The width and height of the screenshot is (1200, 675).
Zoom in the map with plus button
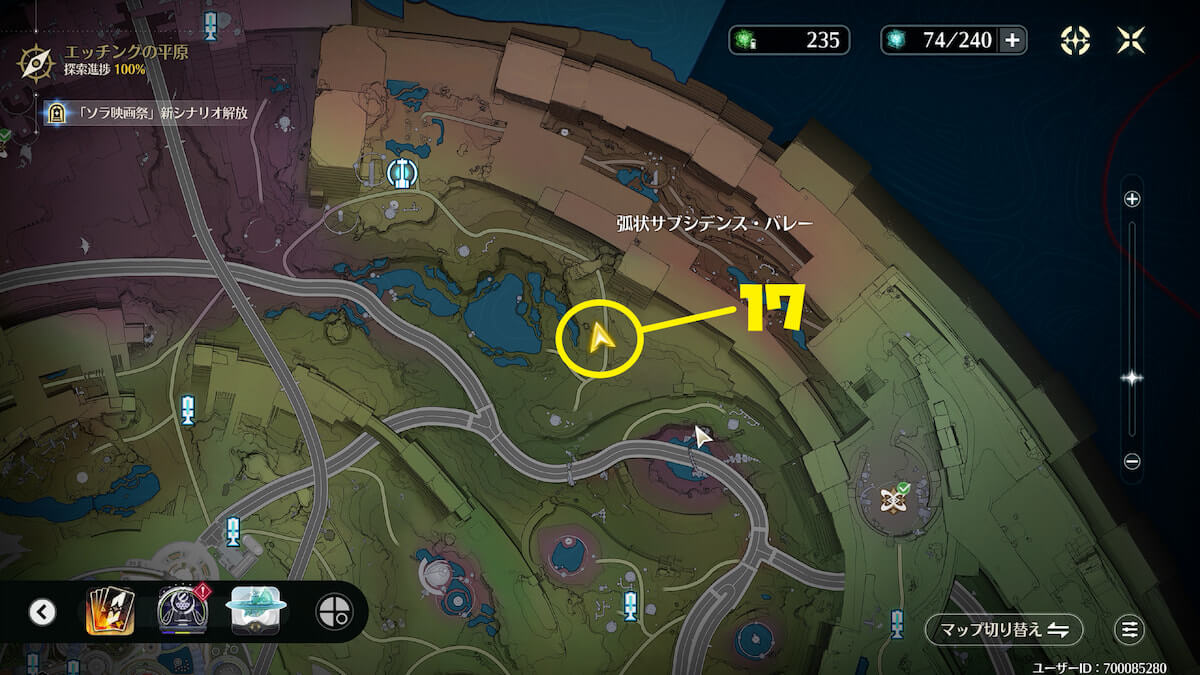pyautogui.click(x=1132, y=199)
